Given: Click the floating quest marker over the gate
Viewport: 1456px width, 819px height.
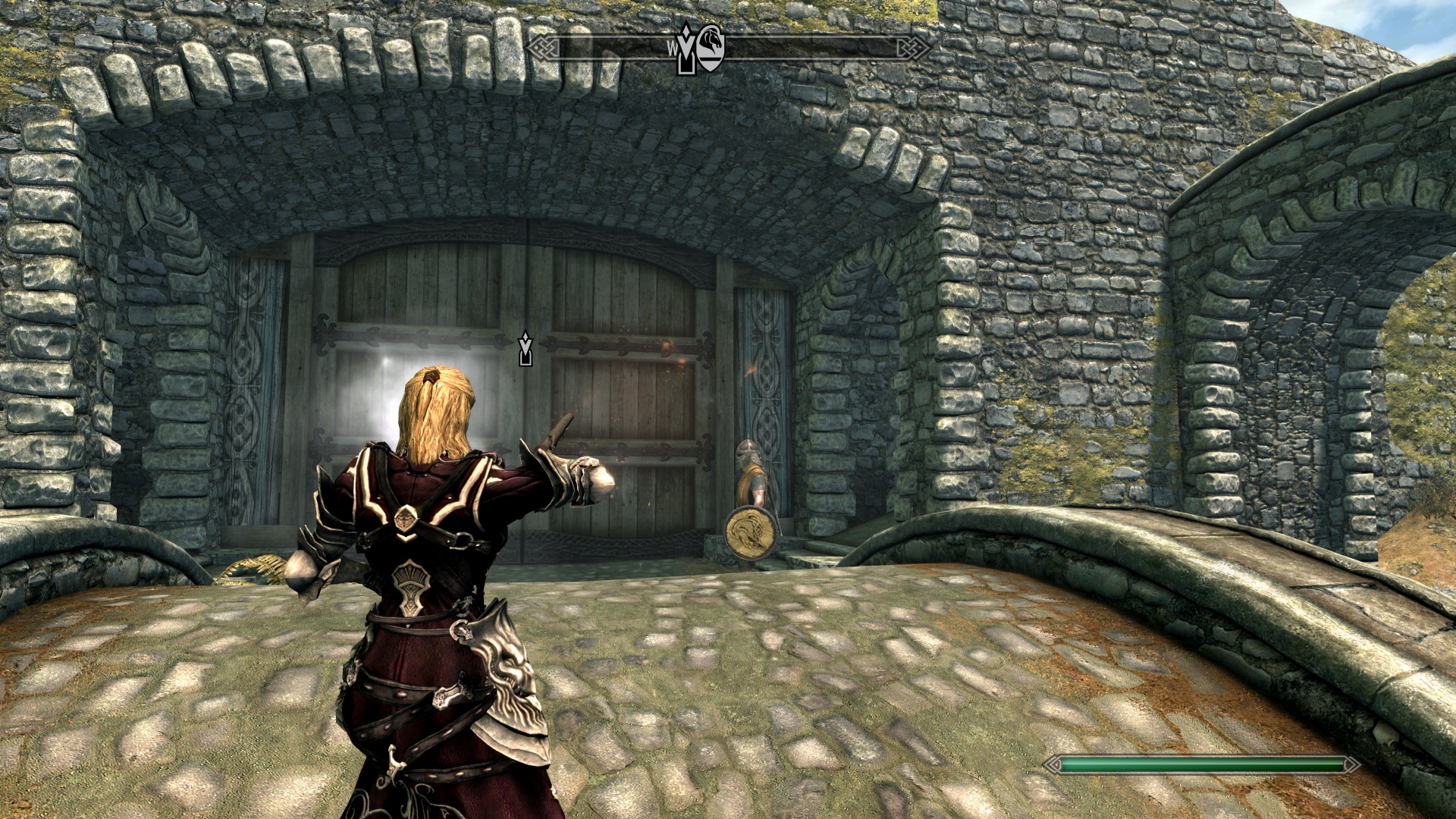Looking at the screenshot, I should (525, 350).
